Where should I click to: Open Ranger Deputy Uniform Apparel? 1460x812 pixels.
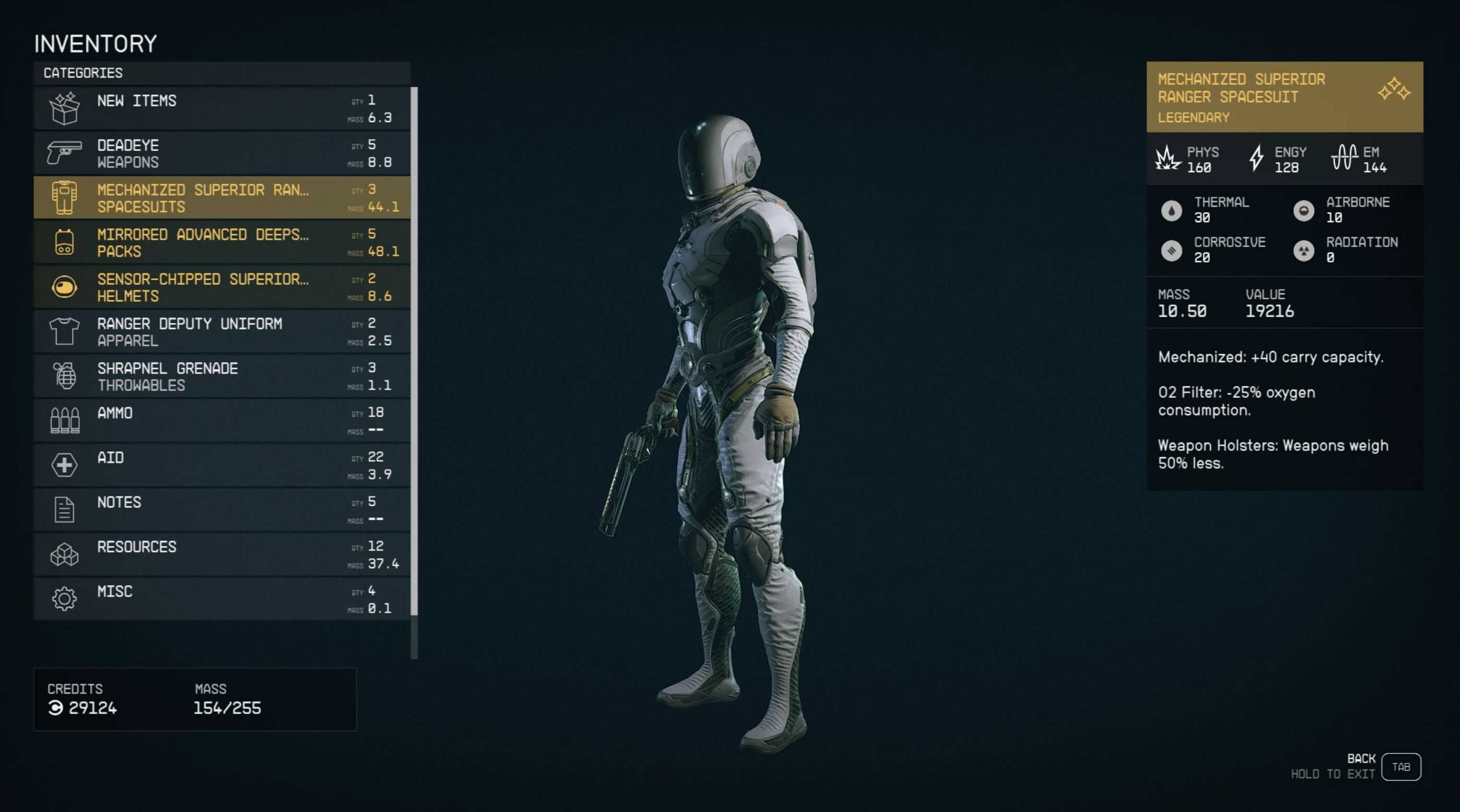[221, 332]
